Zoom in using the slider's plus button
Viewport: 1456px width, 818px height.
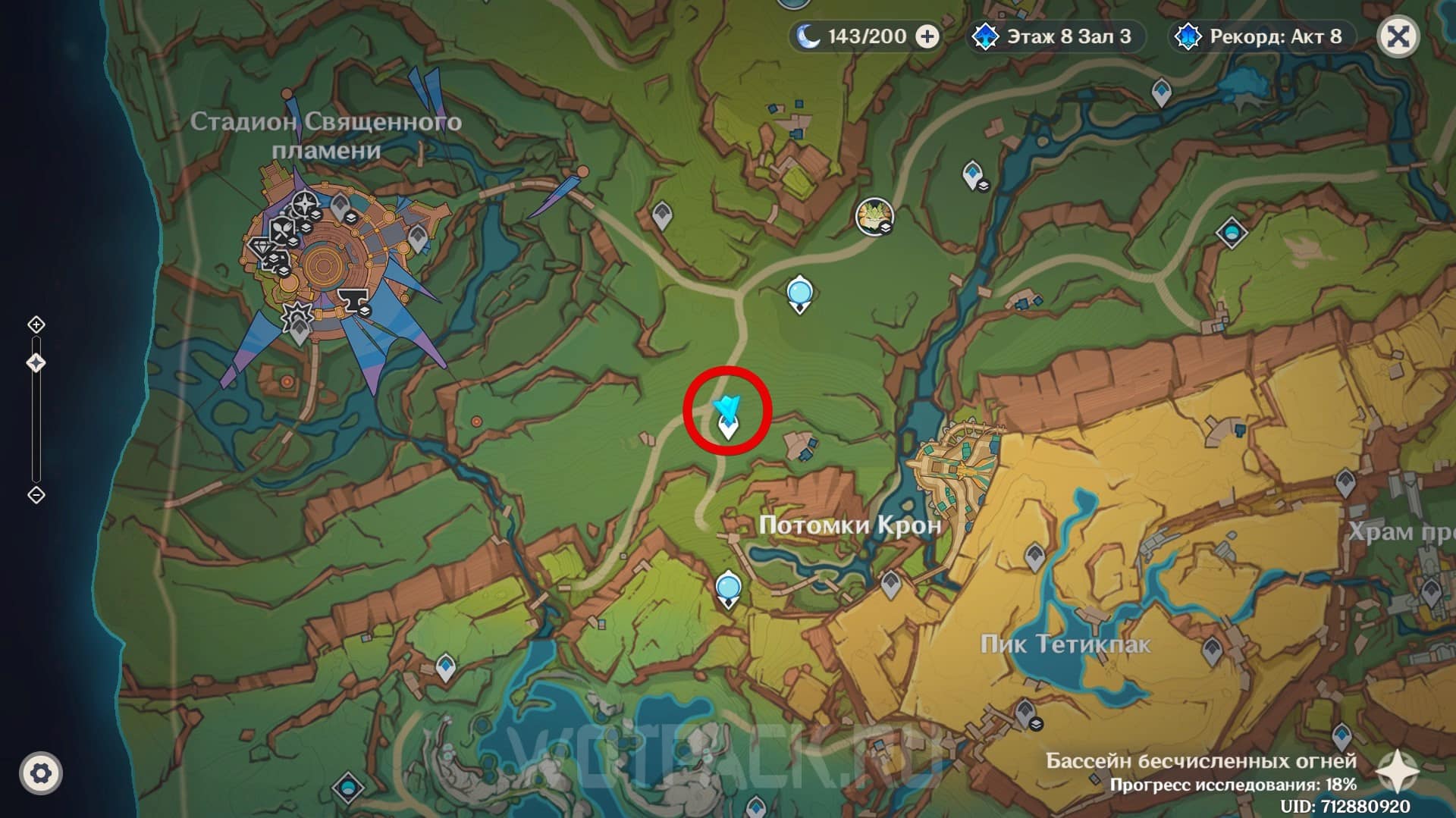click(x=36, y=325)
